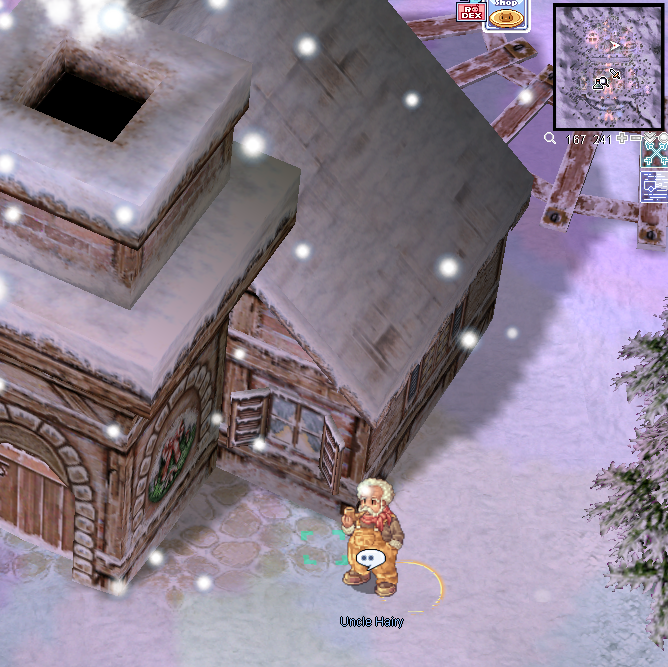The image size is (668, 667).
Task: Zoom out the minimap with the minus button
Action: tap(636, 139)
